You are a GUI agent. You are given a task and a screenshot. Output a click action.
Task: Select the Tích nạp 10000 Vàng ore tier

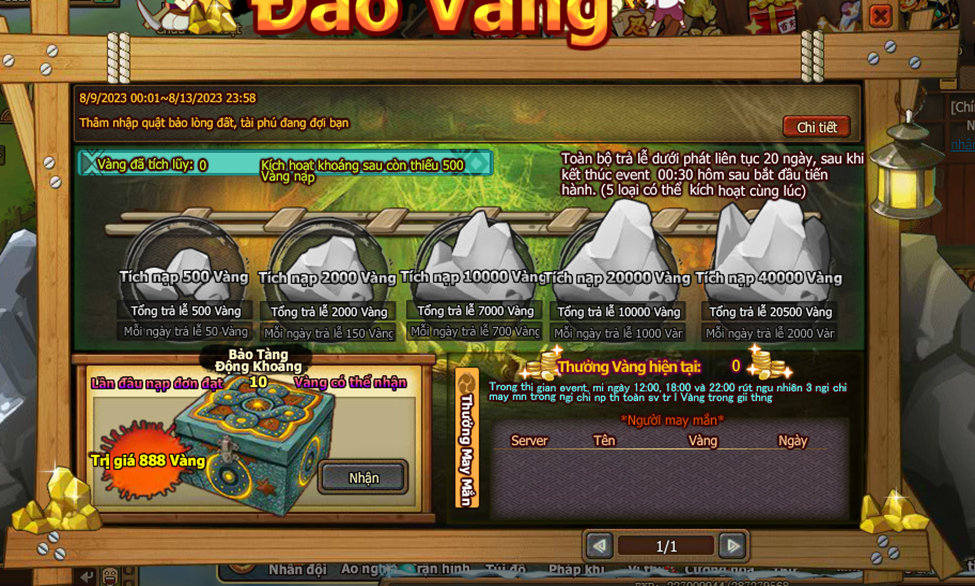coord(473,260)
